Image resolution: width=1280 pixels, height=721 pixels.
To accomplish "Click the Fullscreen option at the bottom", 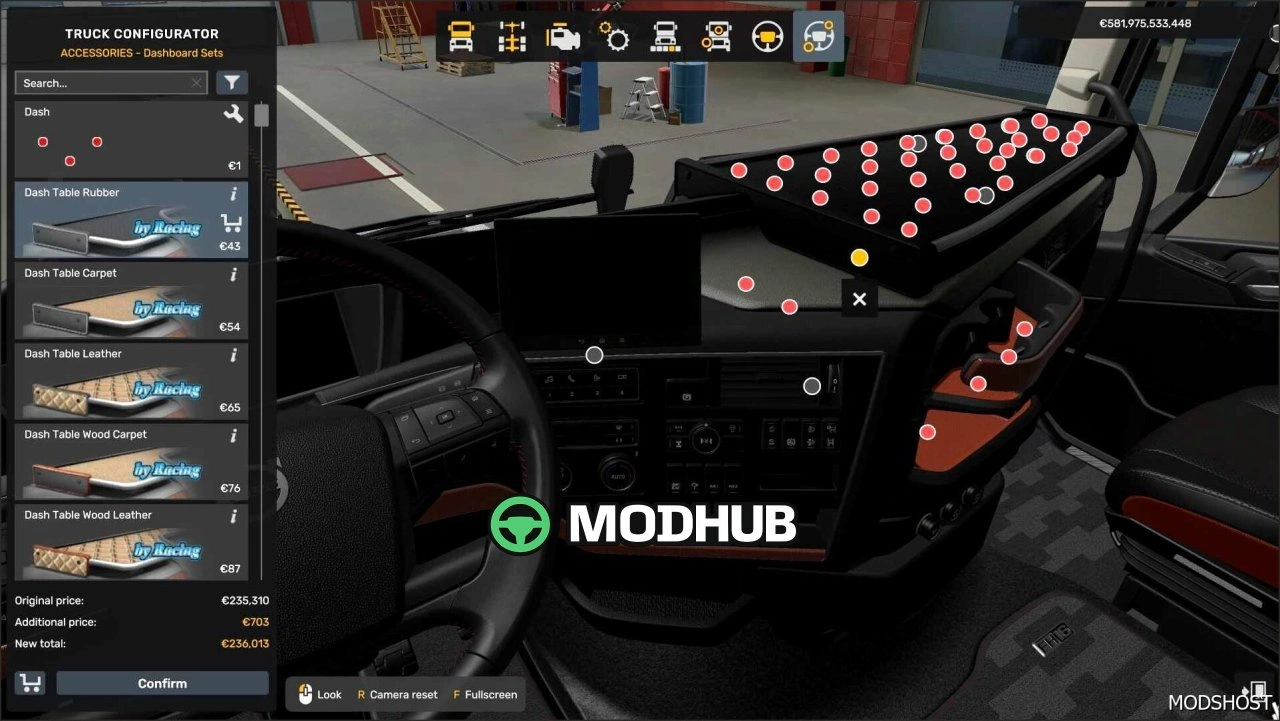I will coord(485,694).
